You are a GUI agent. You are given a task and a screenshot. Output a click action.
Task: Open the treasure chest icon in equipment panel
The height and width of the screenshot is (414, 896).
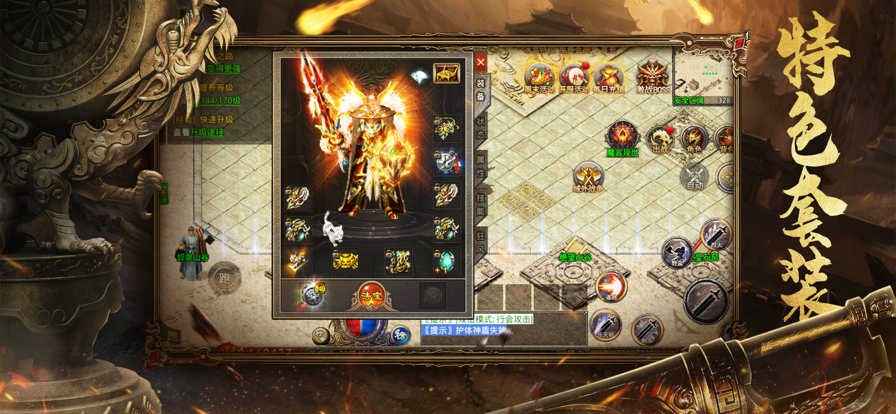tap(446, 73)
